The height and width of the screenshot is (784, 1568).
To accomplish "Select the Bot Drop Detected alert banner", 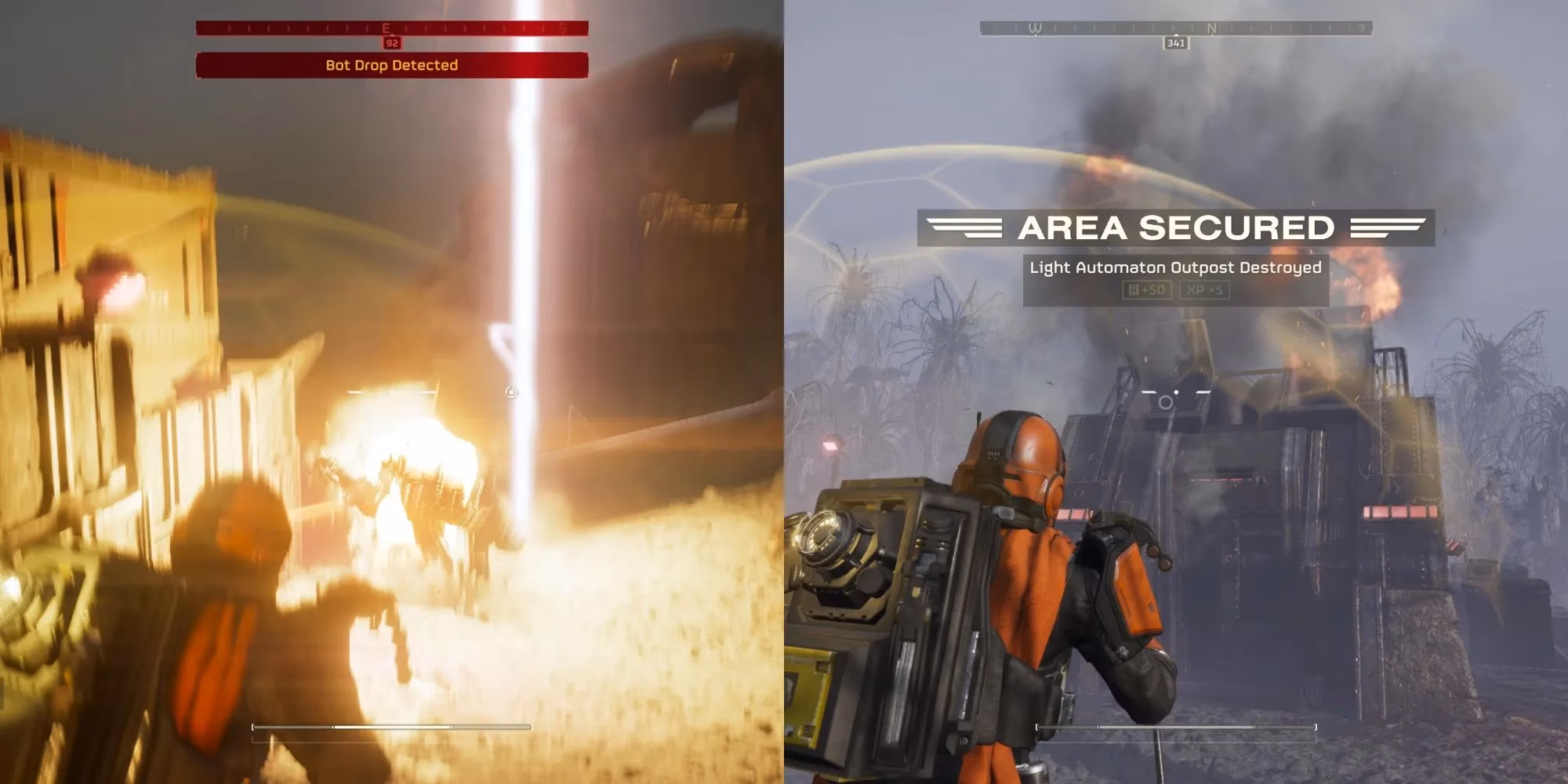I will pyautogui.click(x=390, y=66).
